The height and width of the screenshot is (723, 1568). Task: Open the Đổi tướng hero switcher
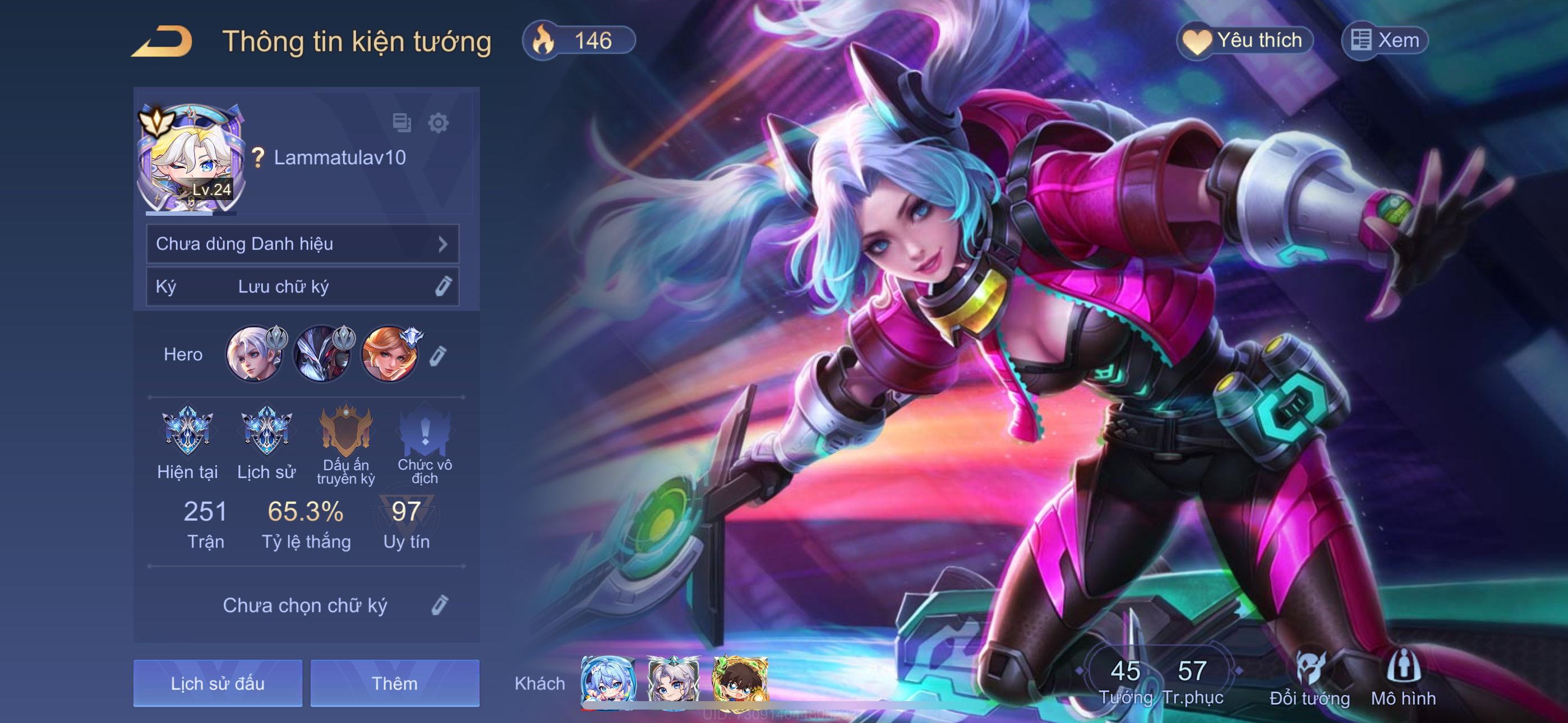tap(1309, 679)
